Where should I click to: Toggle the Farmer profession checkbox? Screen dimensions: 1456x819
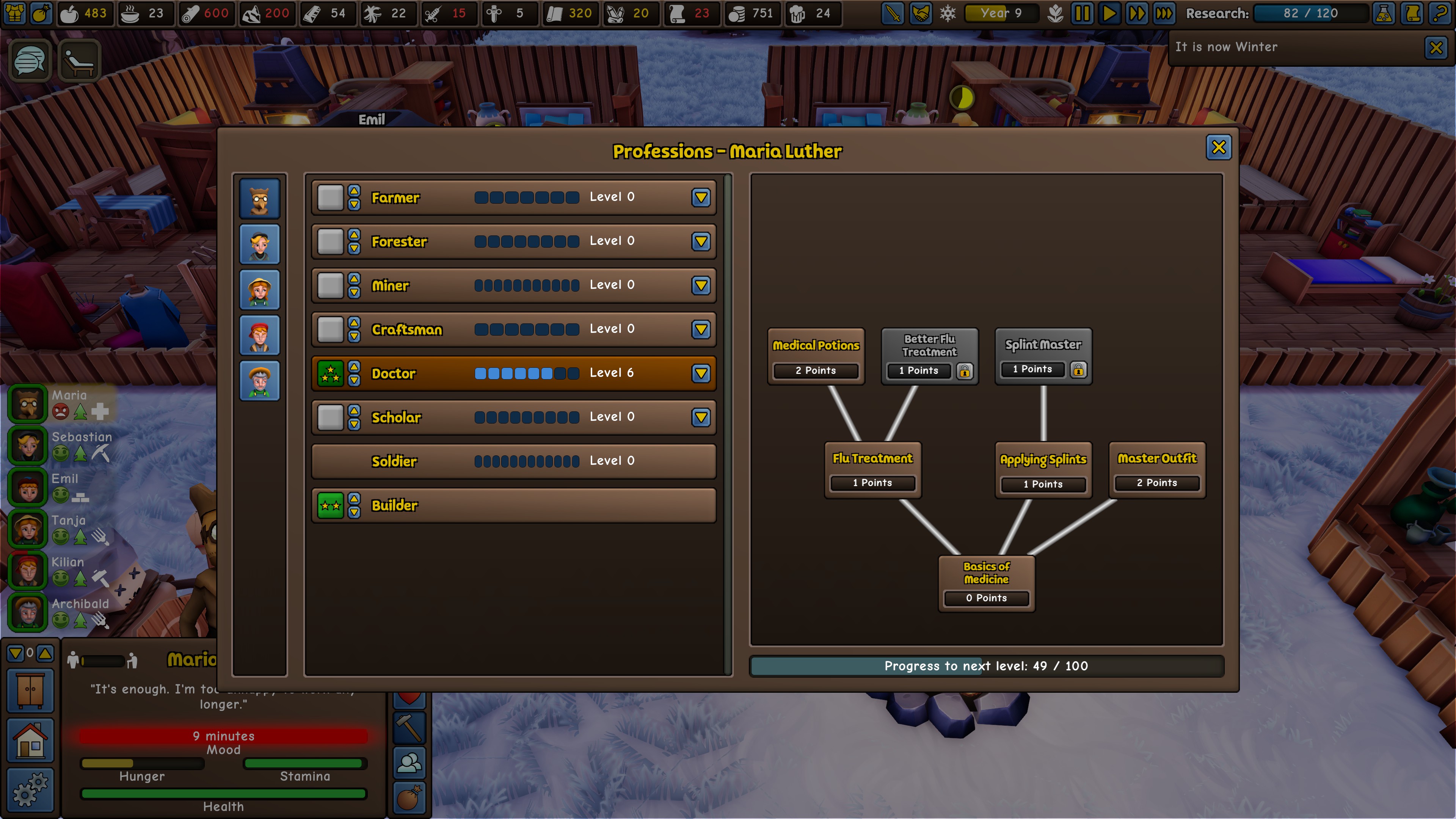point(330,197)
